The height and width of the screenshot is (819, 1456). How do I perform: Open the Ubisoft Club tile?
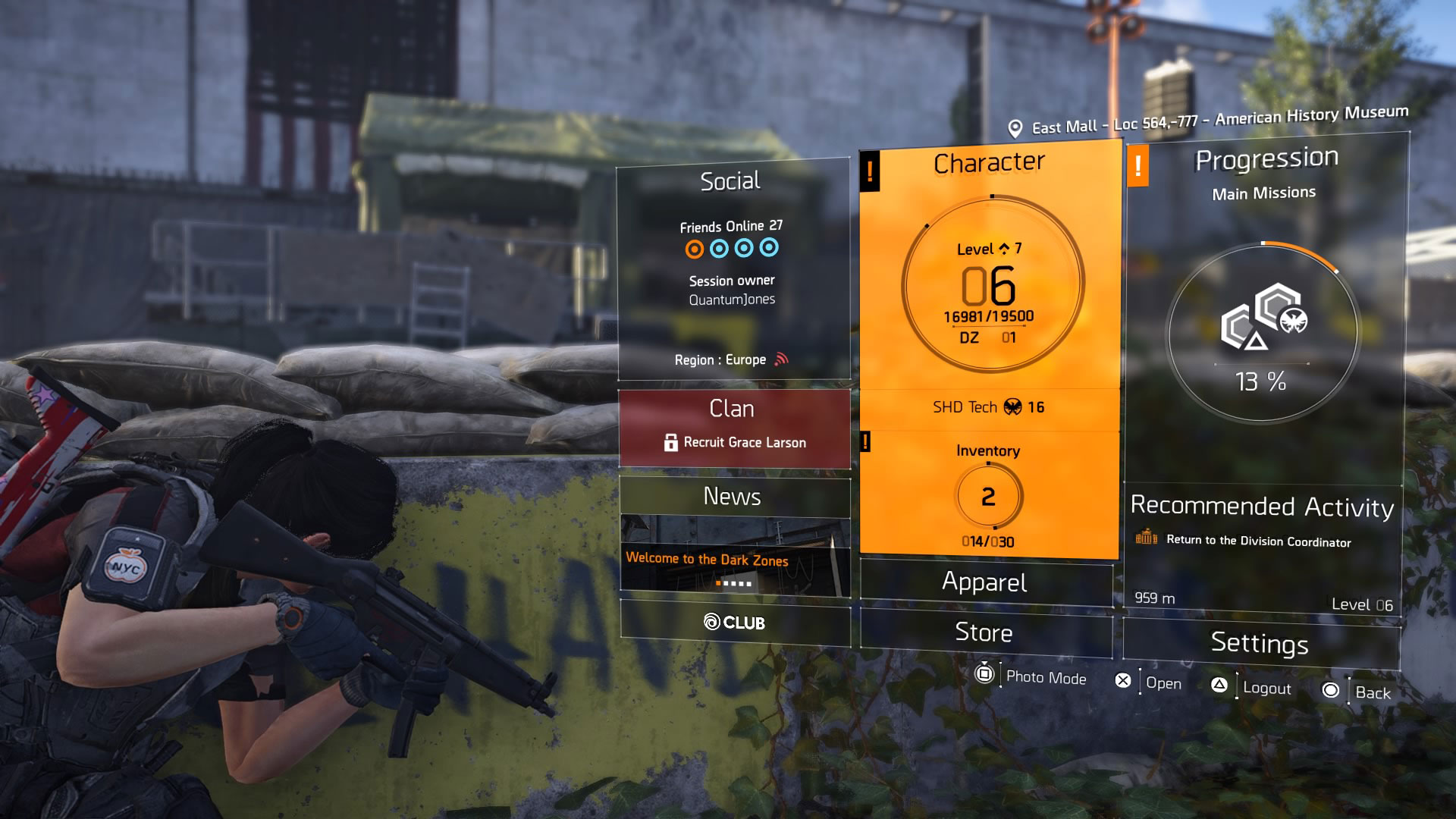pyautogui.click(x=734, y=623)
